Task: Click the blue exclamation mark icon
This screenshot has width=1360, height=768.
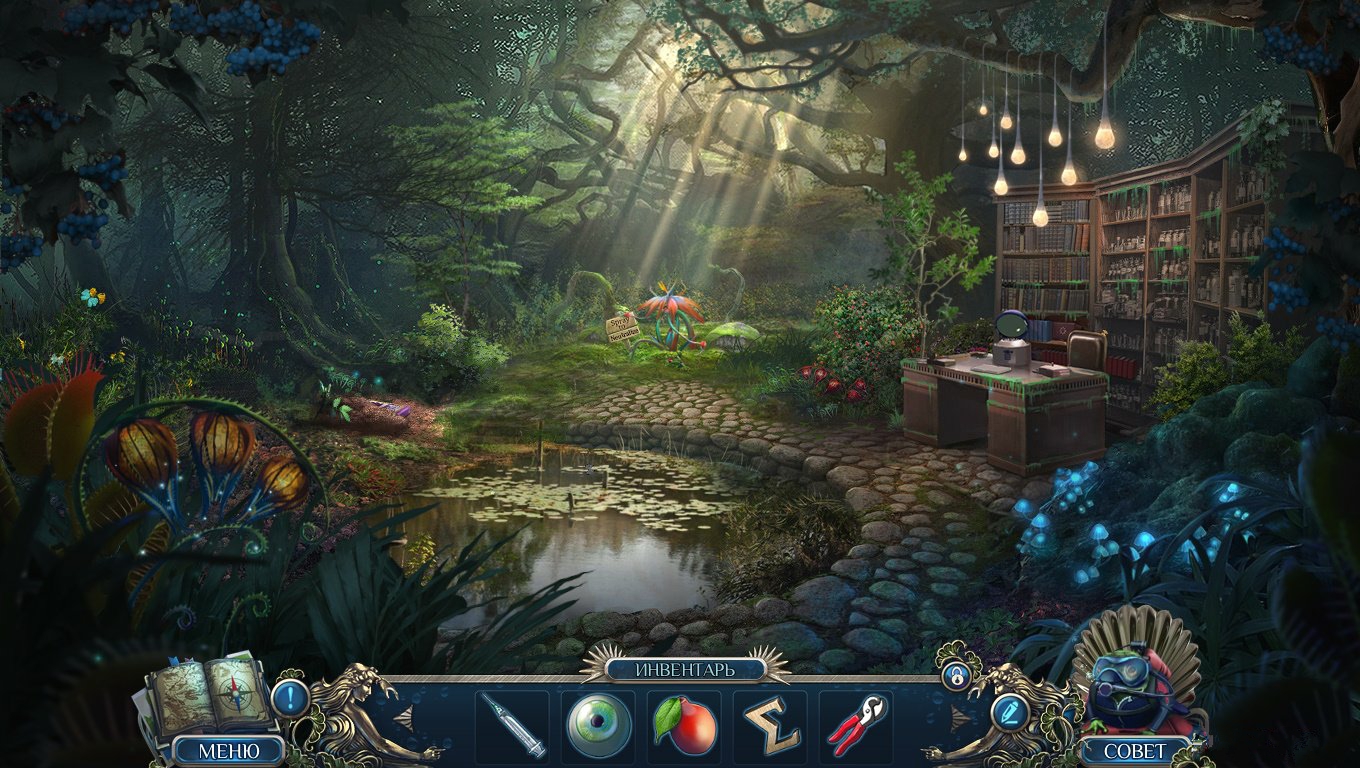Action: pos(290,696)
